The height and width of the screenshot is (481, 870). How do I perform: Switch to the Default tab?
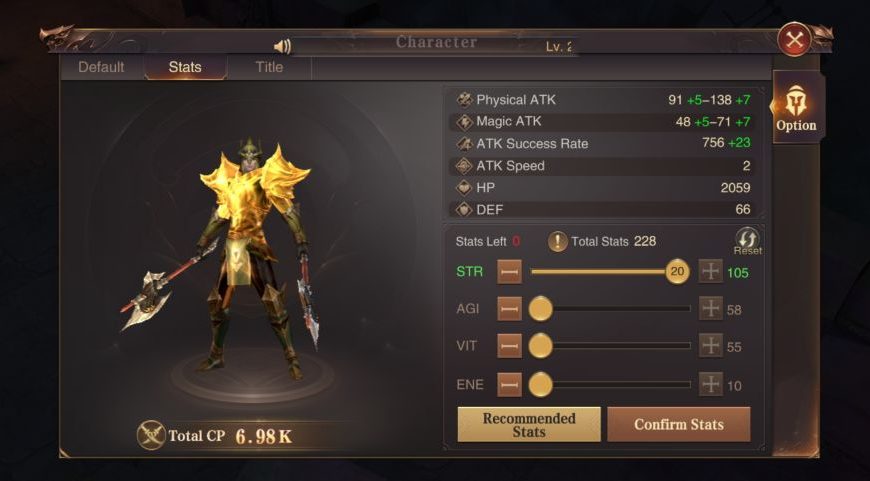click(x=101, y=67)
